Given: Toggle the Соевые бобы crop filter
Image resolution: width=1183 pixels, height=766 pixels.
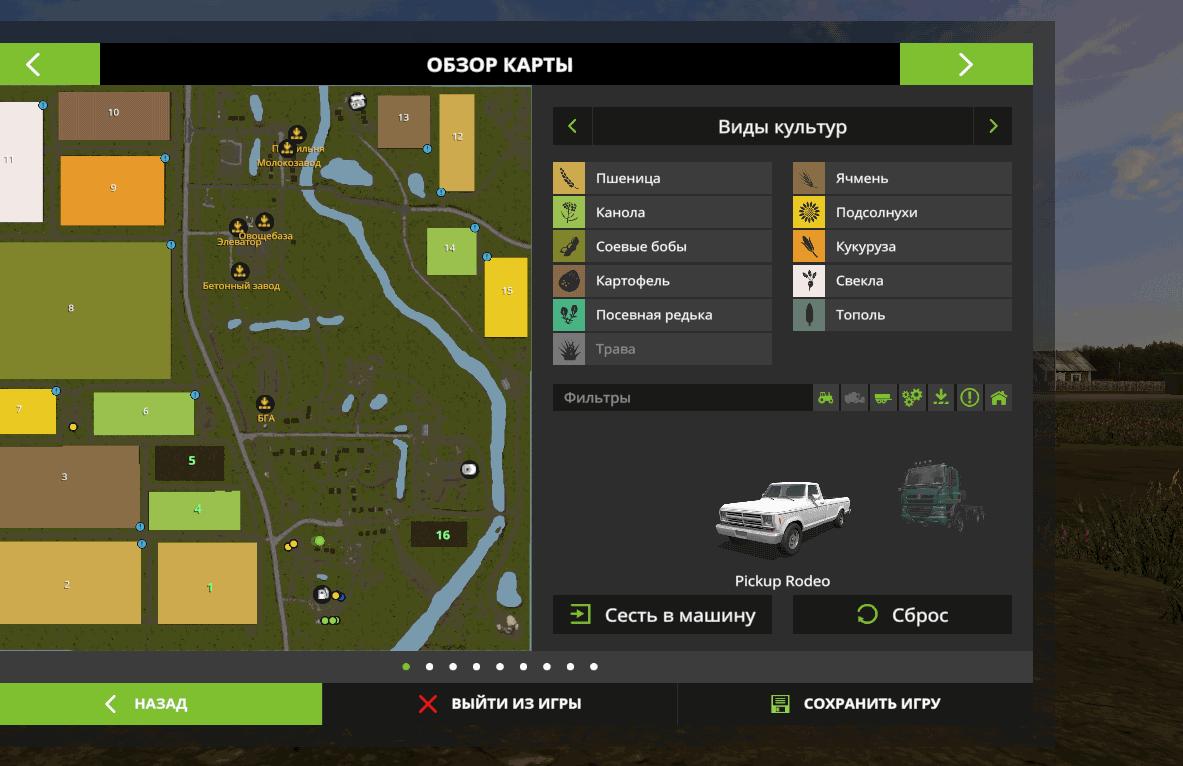Looking at the screenshot, I should tap(662, 247).
